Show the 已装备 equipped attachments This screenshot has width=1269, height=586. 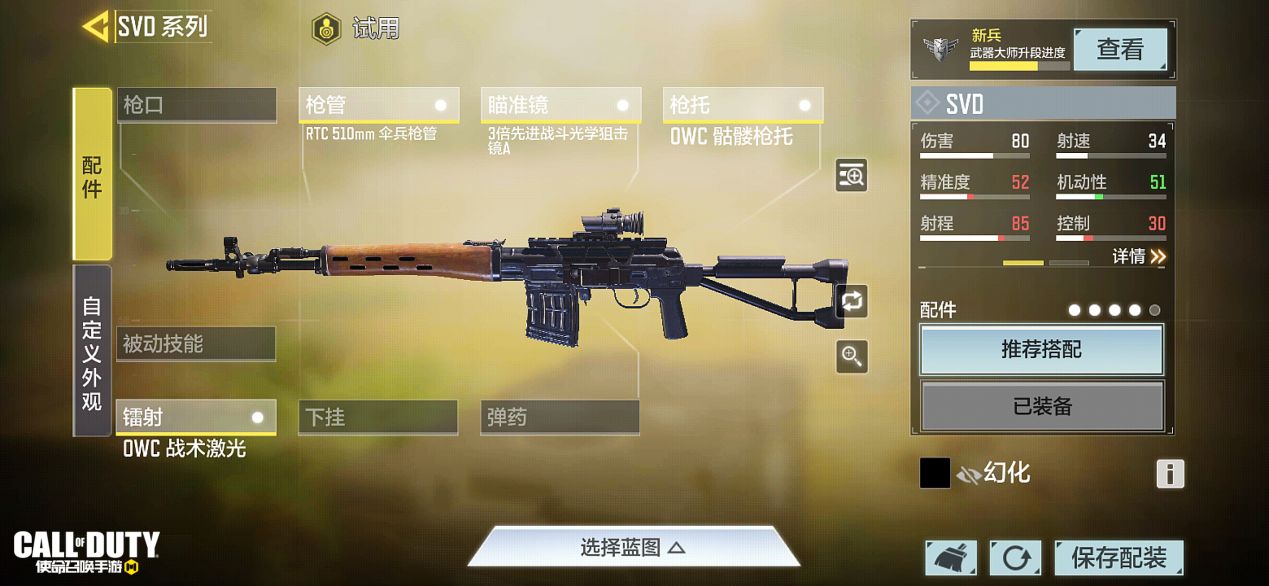click(1041, 406)
